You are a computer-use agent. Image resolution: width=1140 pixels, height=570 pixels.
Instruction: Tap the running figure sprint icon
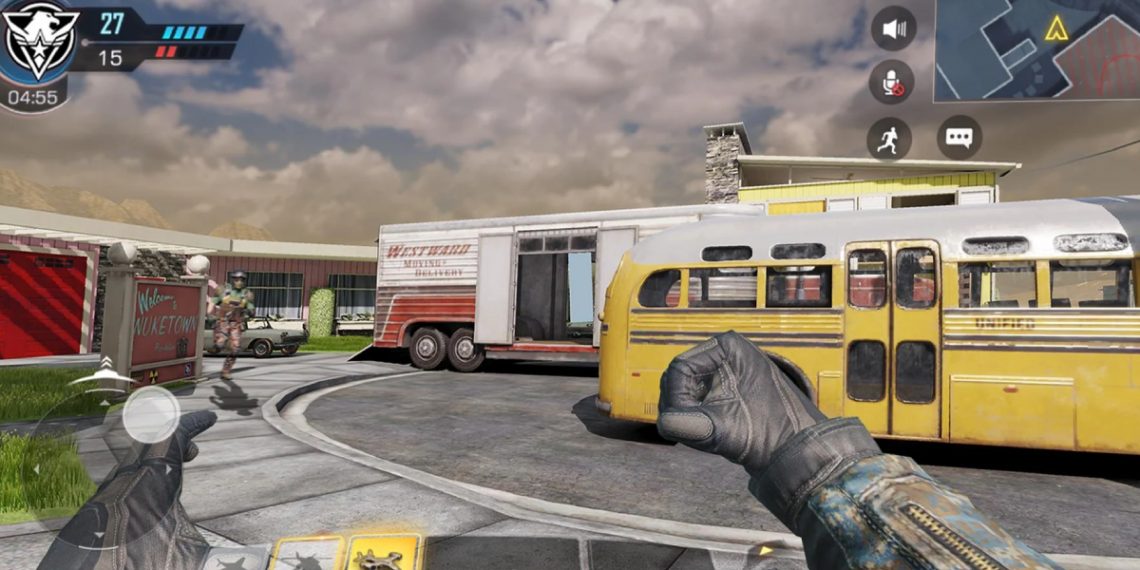point(888,139)
